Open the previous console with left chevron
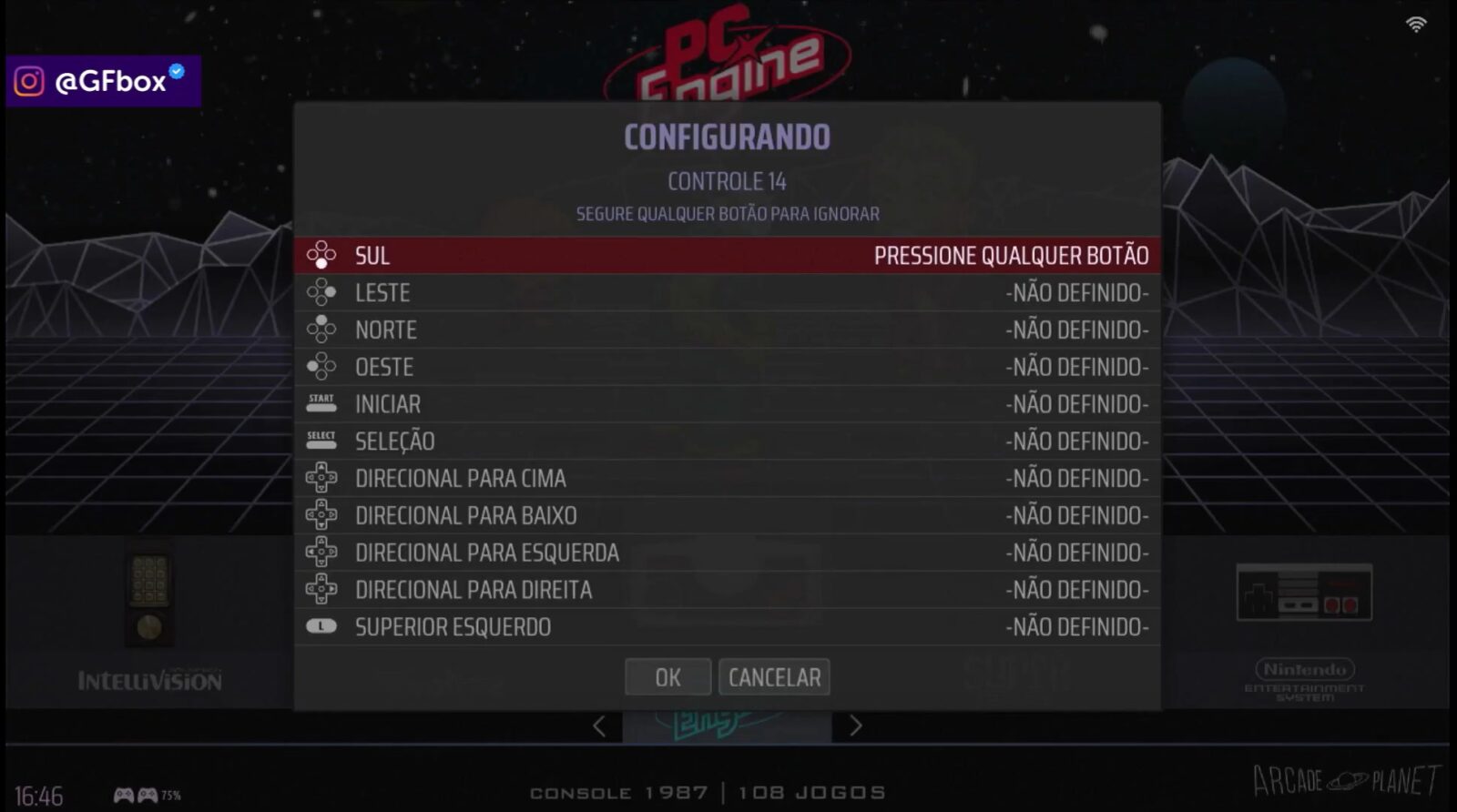 pos(599,726)
